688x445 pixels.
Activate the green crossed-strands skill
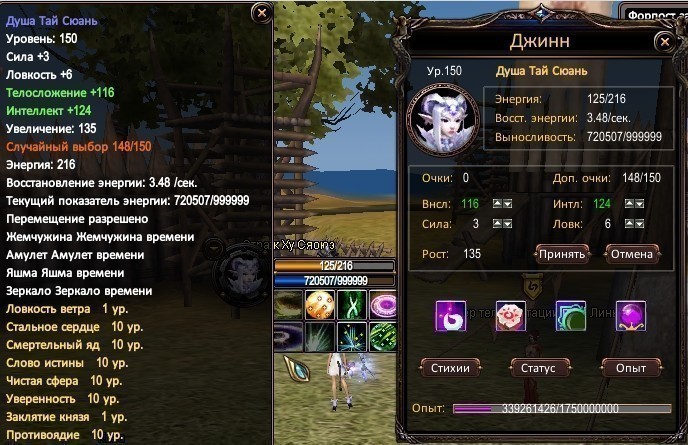[351, 305]
